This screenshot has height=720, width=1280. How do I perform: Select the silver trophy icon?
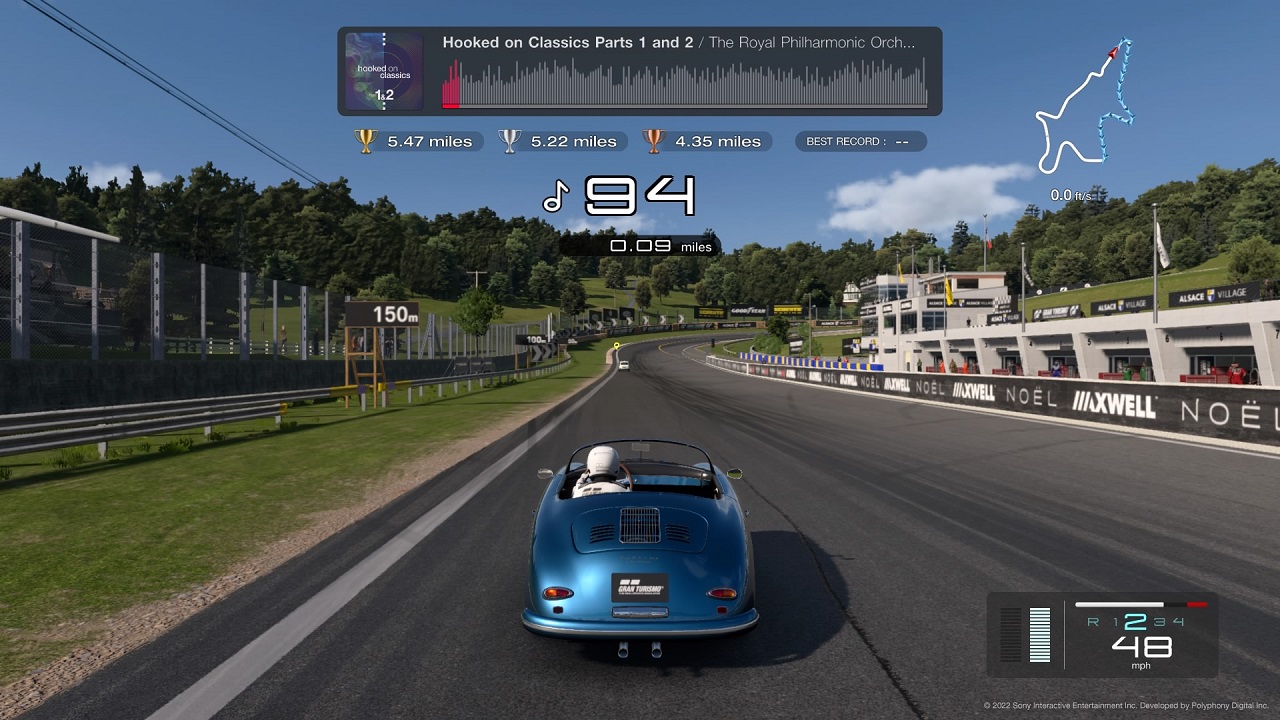click(510, 141)
